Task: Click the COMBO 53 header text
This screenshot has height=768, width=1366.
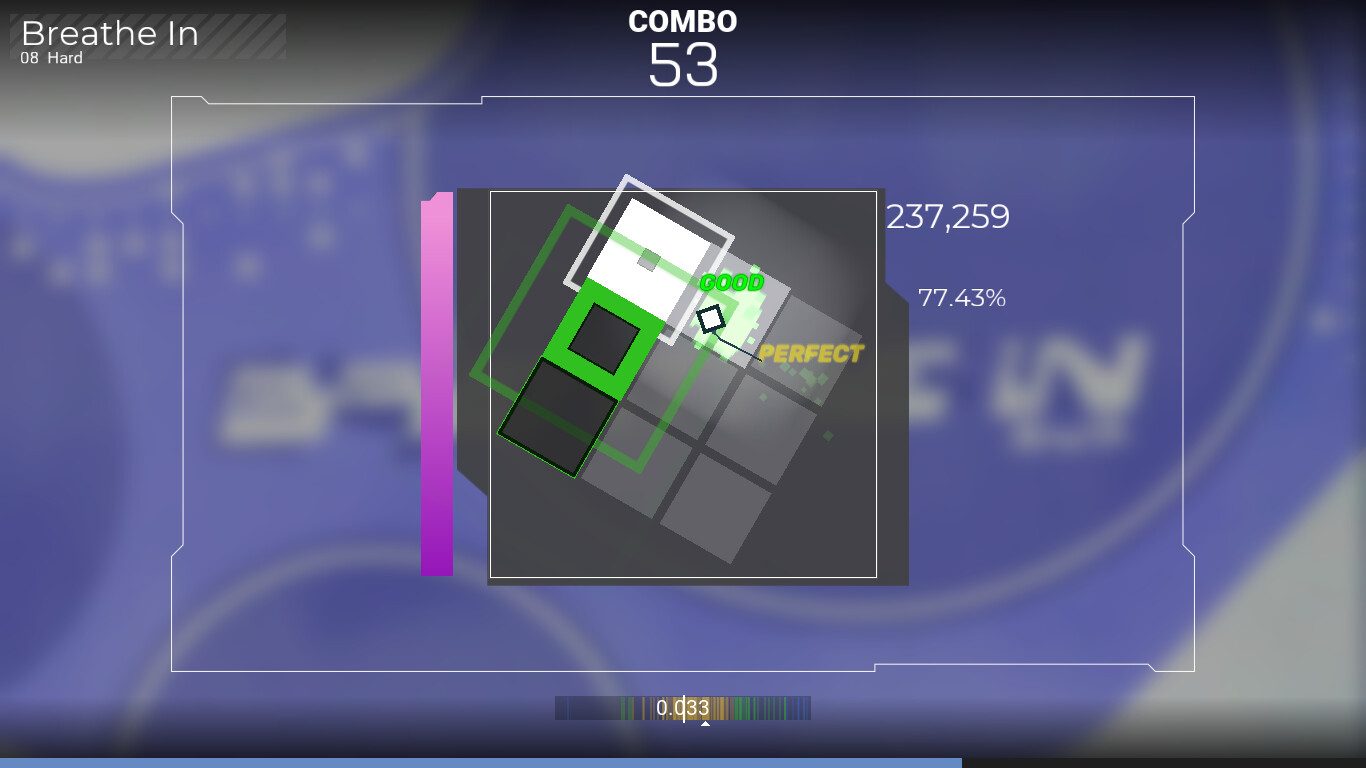Action: coord(683,21)
